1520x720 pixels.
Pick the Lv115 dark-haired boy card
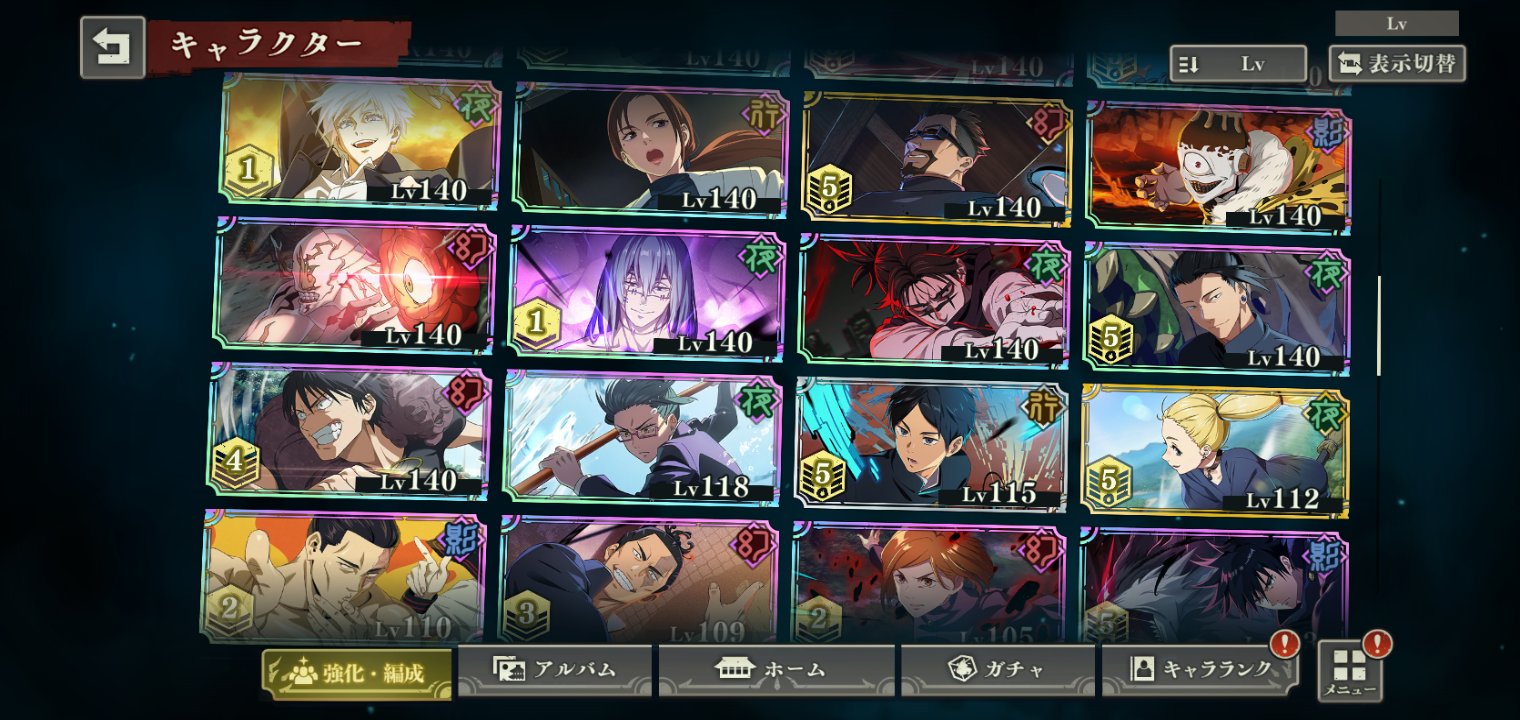(932, 443)
